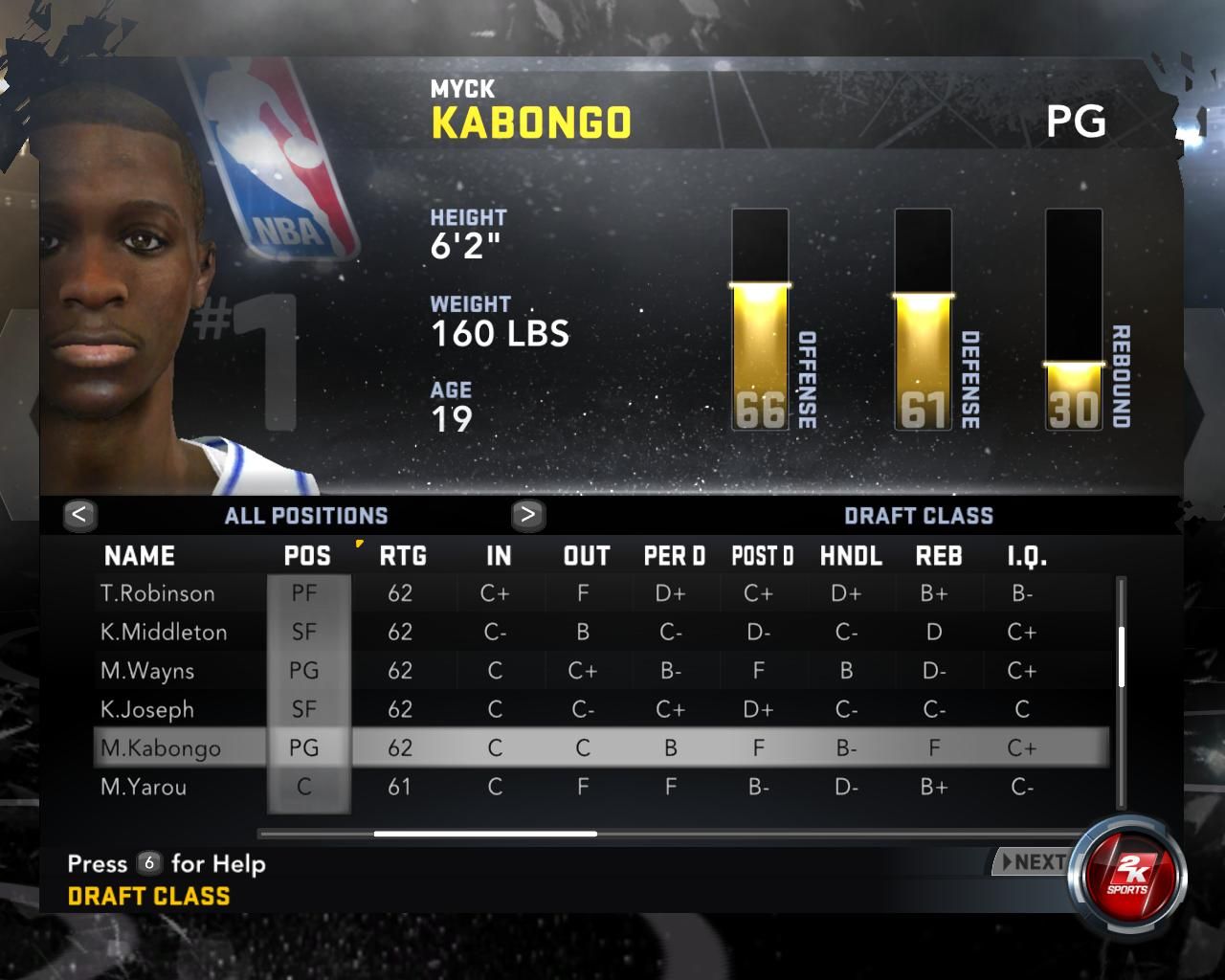Choose M.Yarou from the player list

[144, 788]
